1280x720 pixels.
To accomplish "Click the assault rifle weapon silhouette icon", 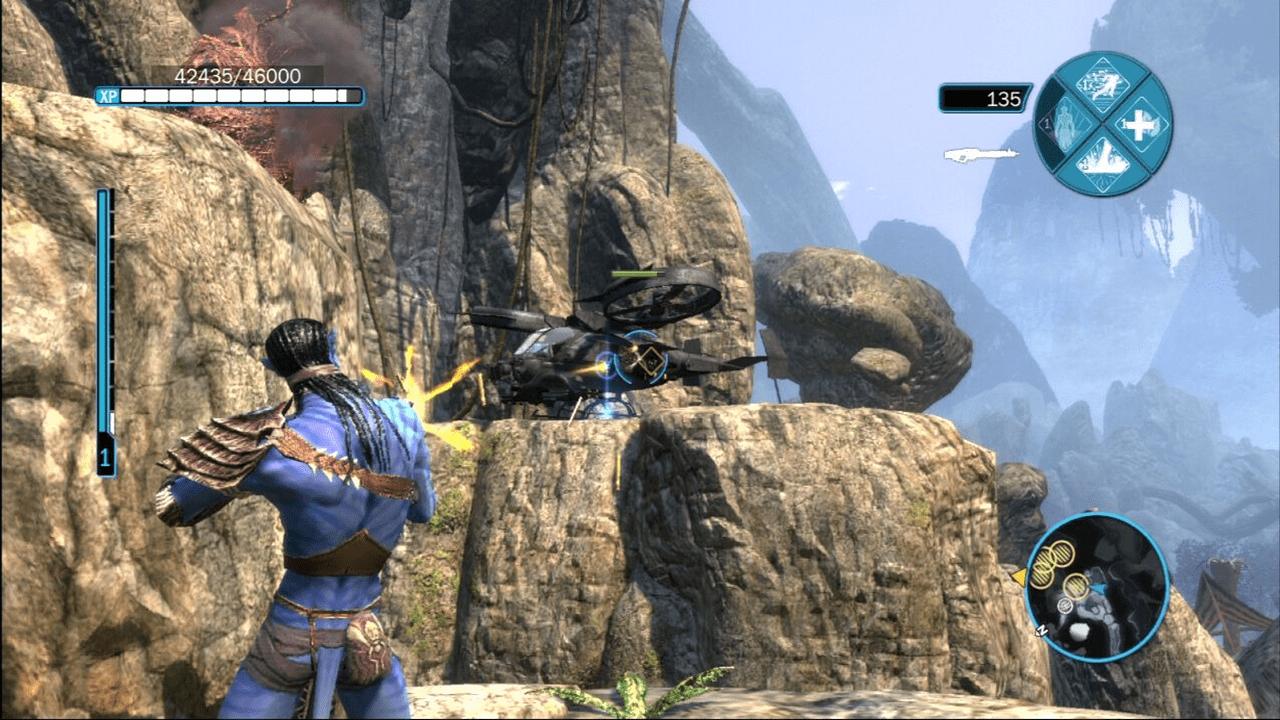I will (x=980, y=156).
